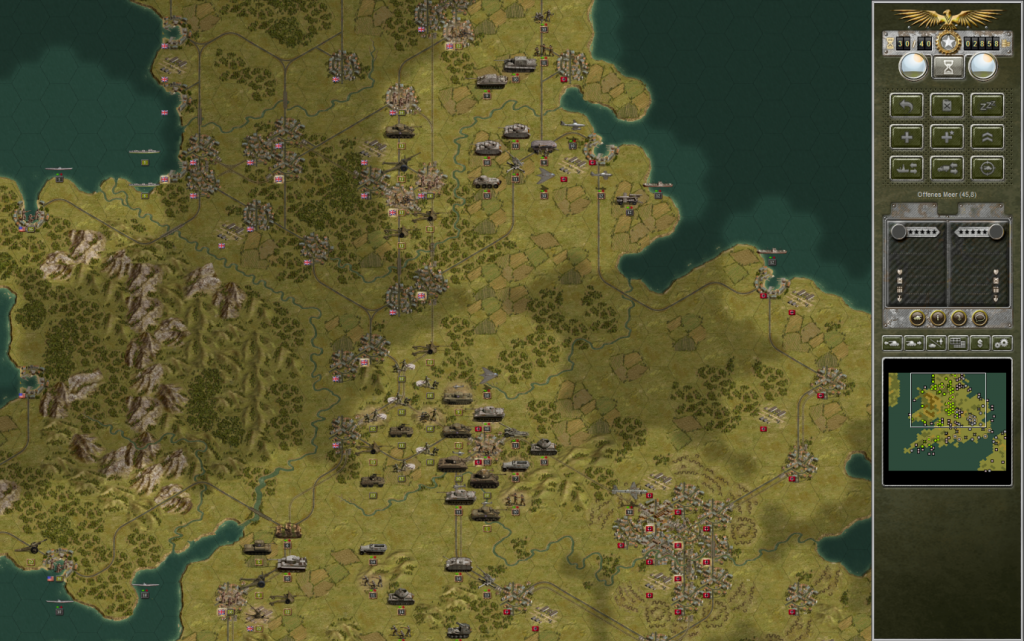Open the options with the gears button
This screenshot has width=1024, height=641.
pyautogui.click(x=1001, y=343)
